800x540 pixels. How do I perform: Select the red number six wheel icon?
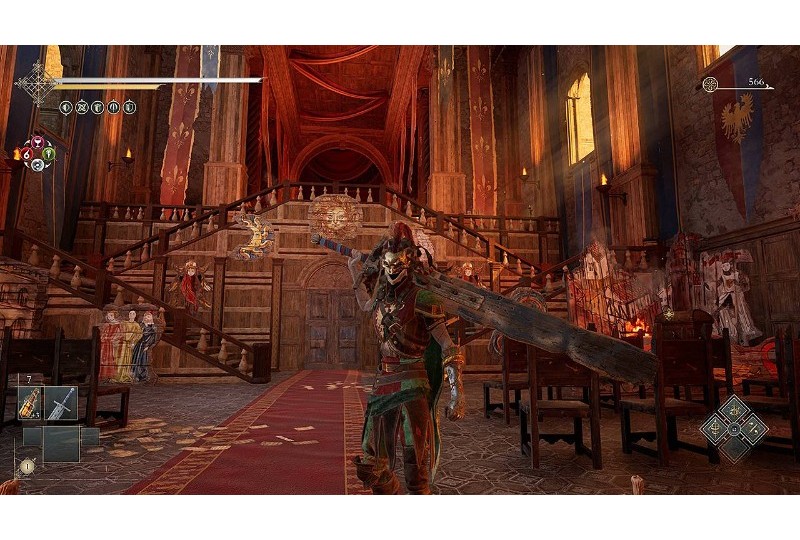click(x=24, y=155)
